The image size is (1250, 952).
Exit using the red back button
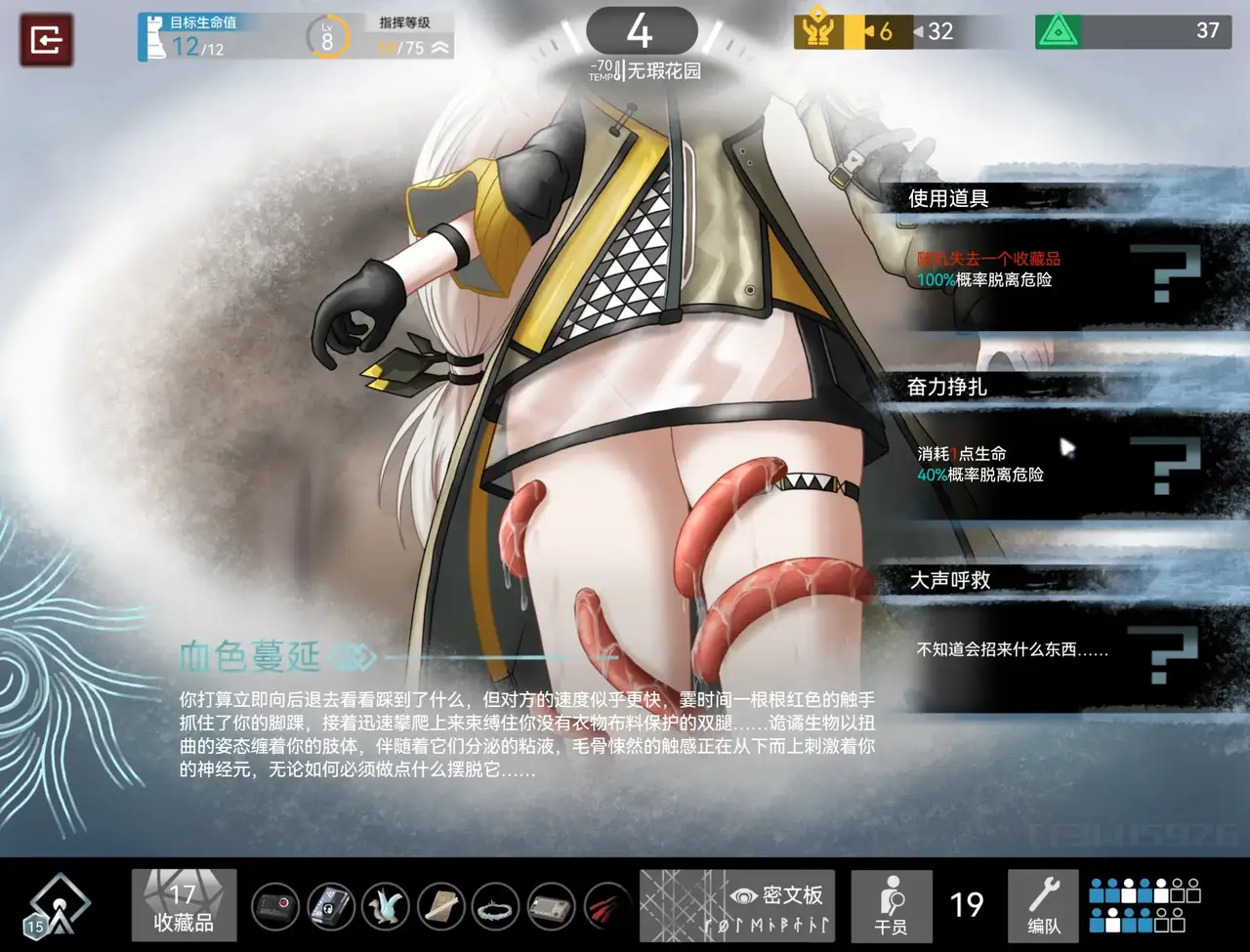pos(46,40)
